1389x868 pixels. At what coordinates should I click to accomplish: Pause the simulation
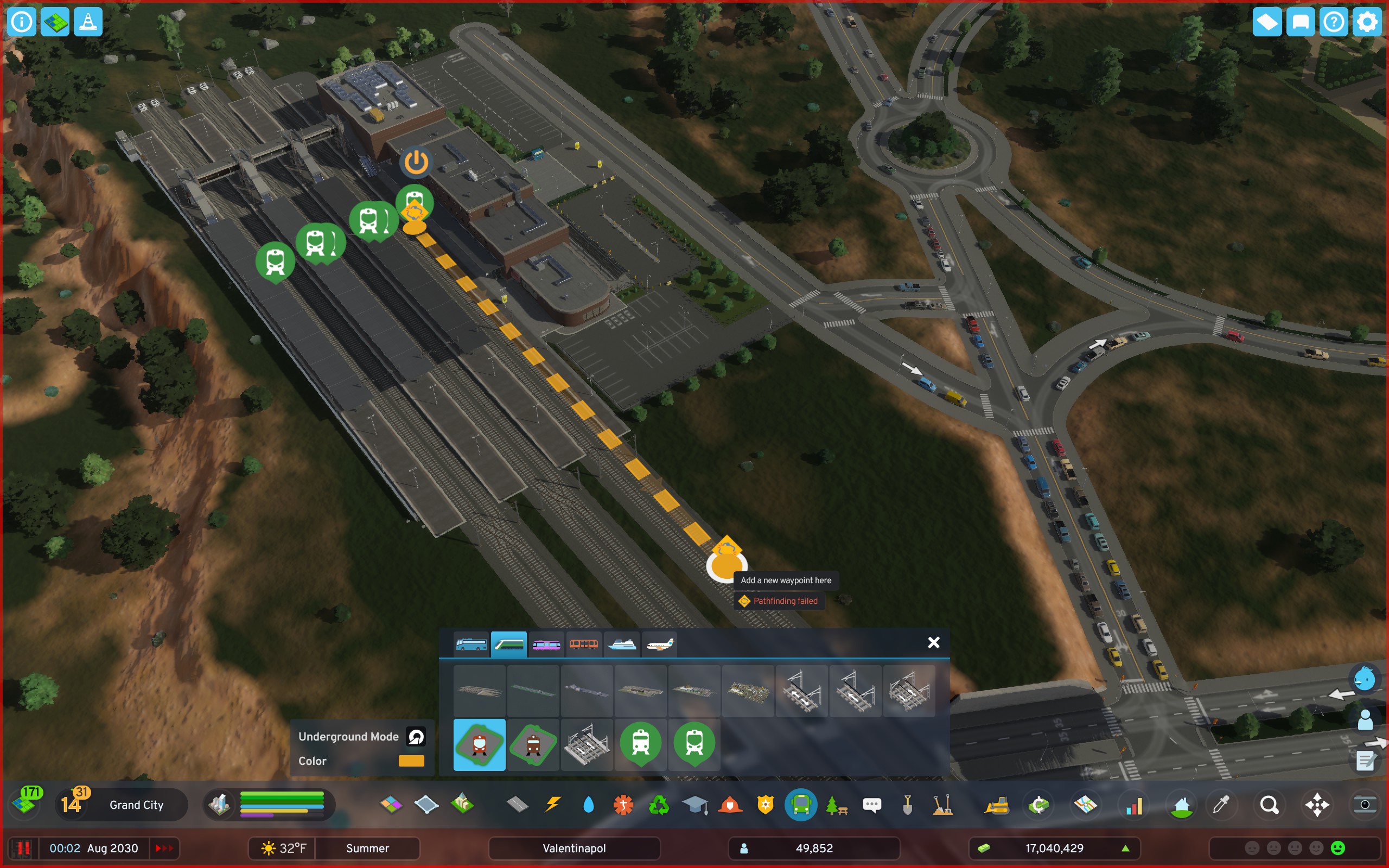(x=23, y=848)
